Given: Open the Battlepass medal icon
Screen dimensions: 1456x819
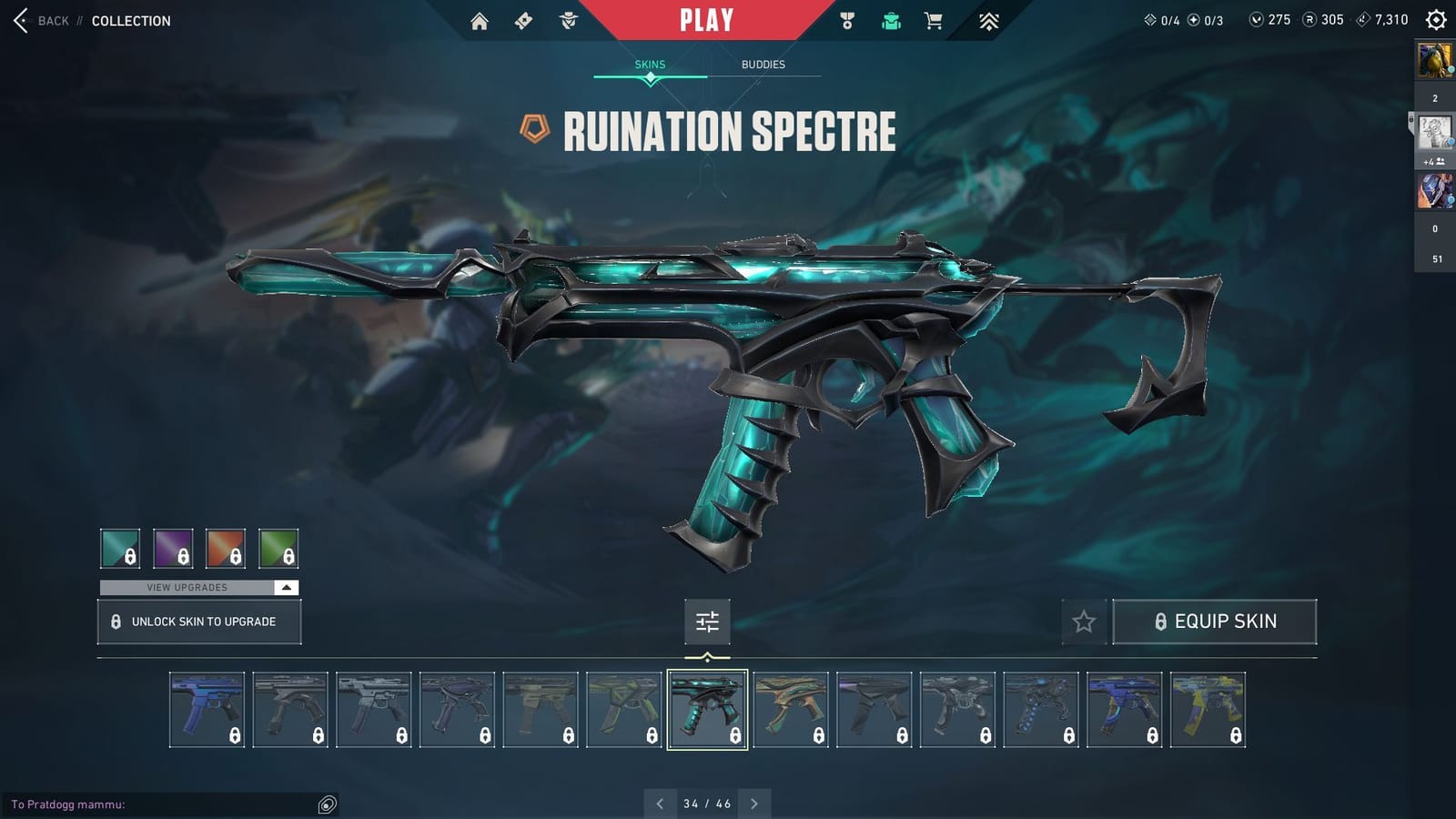Looking at the screenshot, I should 846,19.
